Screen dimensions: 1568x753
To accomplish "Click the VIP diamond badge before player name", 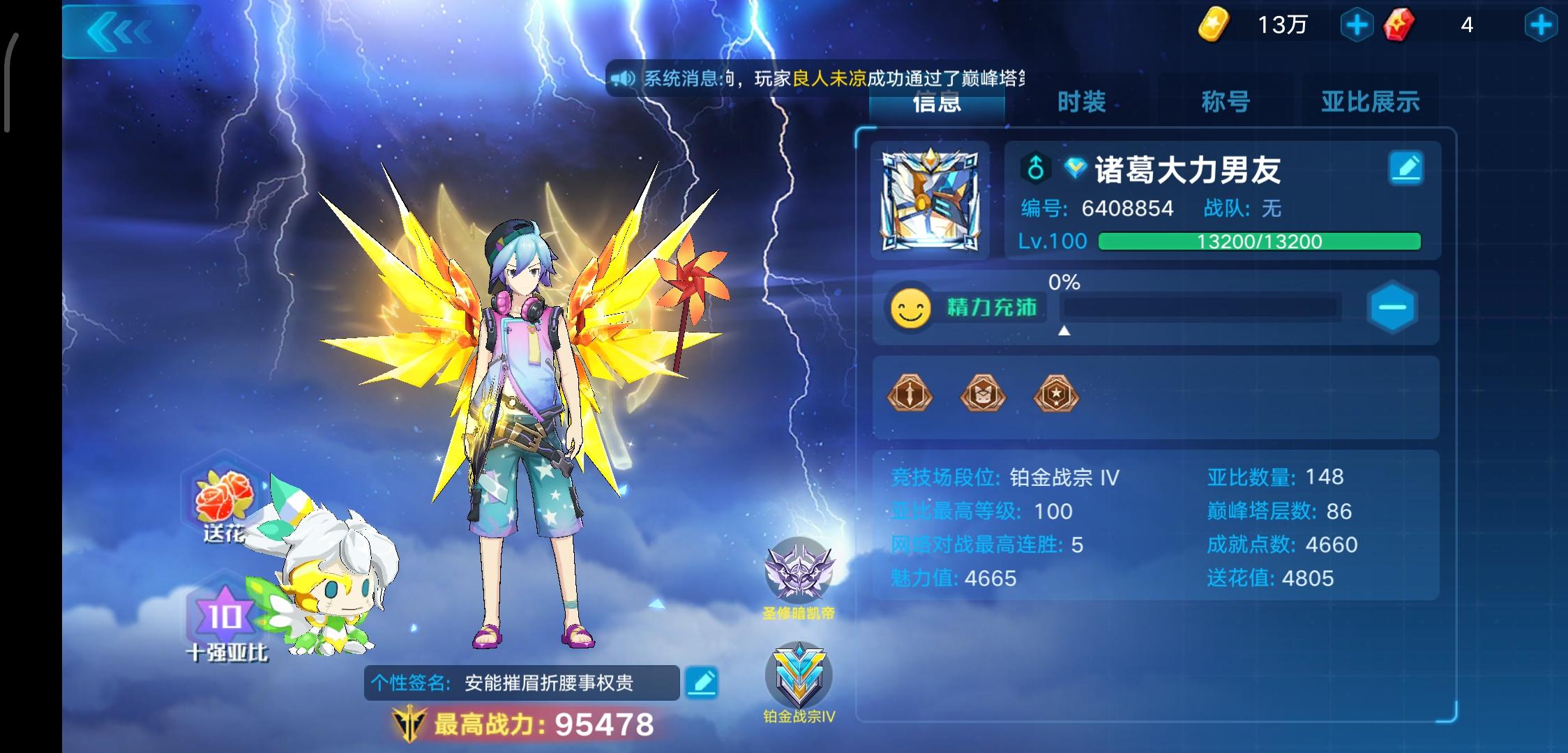I will click(1076, 167).
